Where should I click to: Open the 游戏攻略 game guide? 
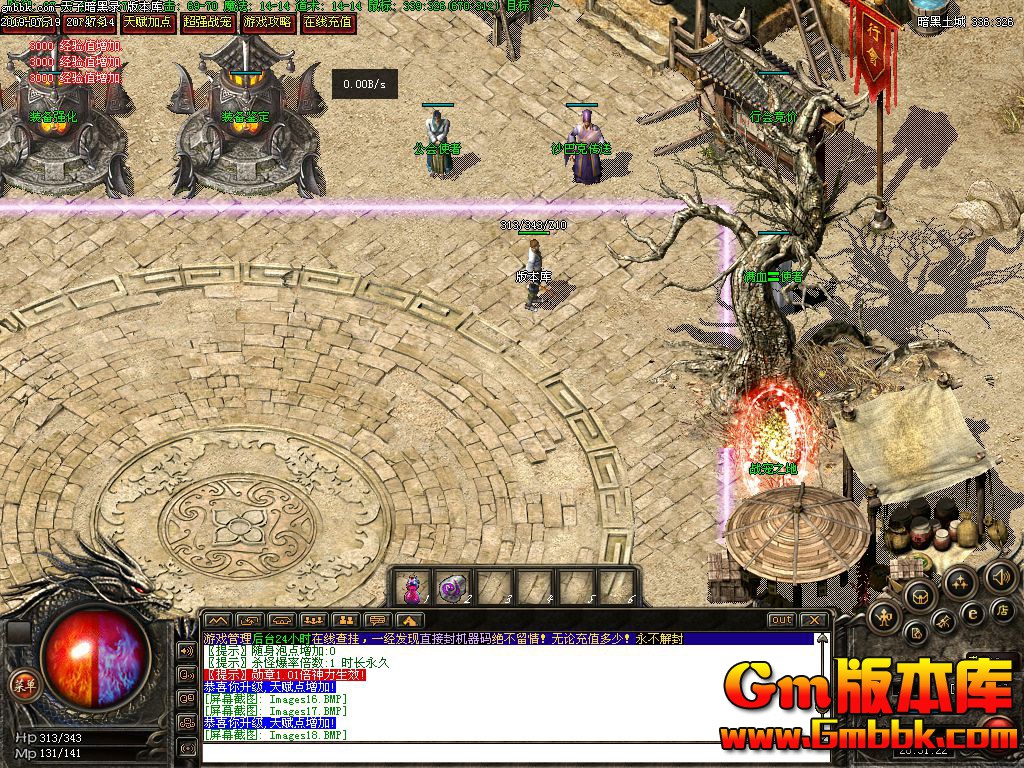[x=267, y=21]
